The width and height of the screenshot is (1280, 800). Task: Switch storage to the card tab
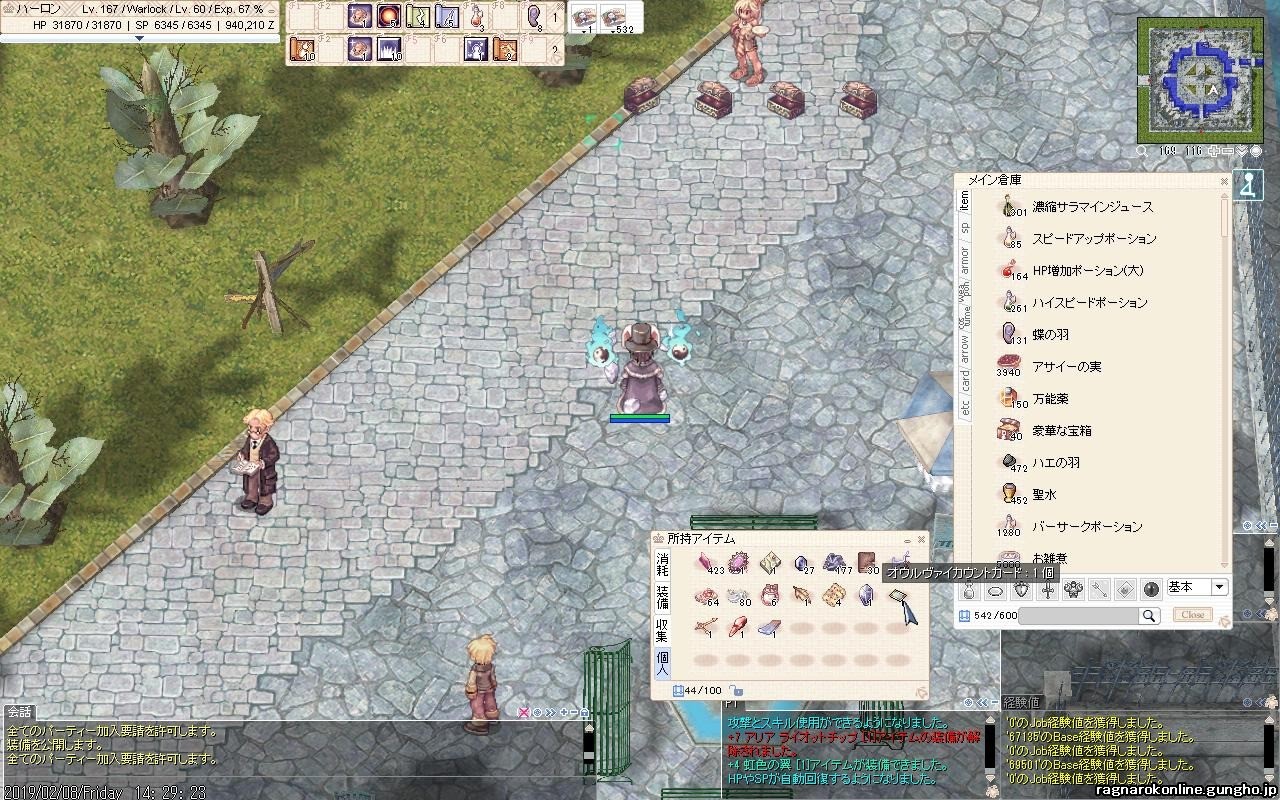click(965, 381)
